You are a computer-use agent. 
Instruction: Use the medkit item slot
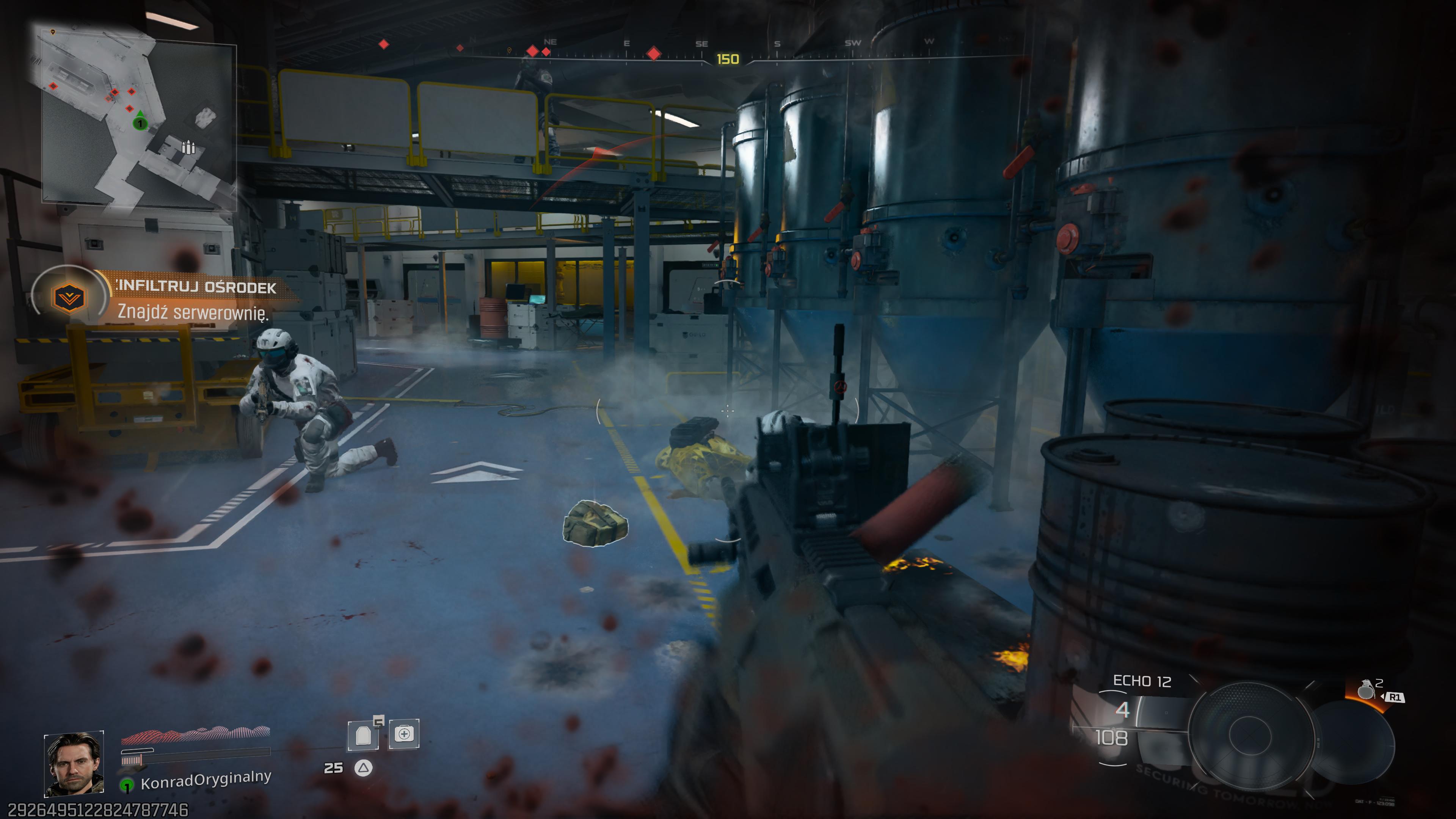coord(403,734)
